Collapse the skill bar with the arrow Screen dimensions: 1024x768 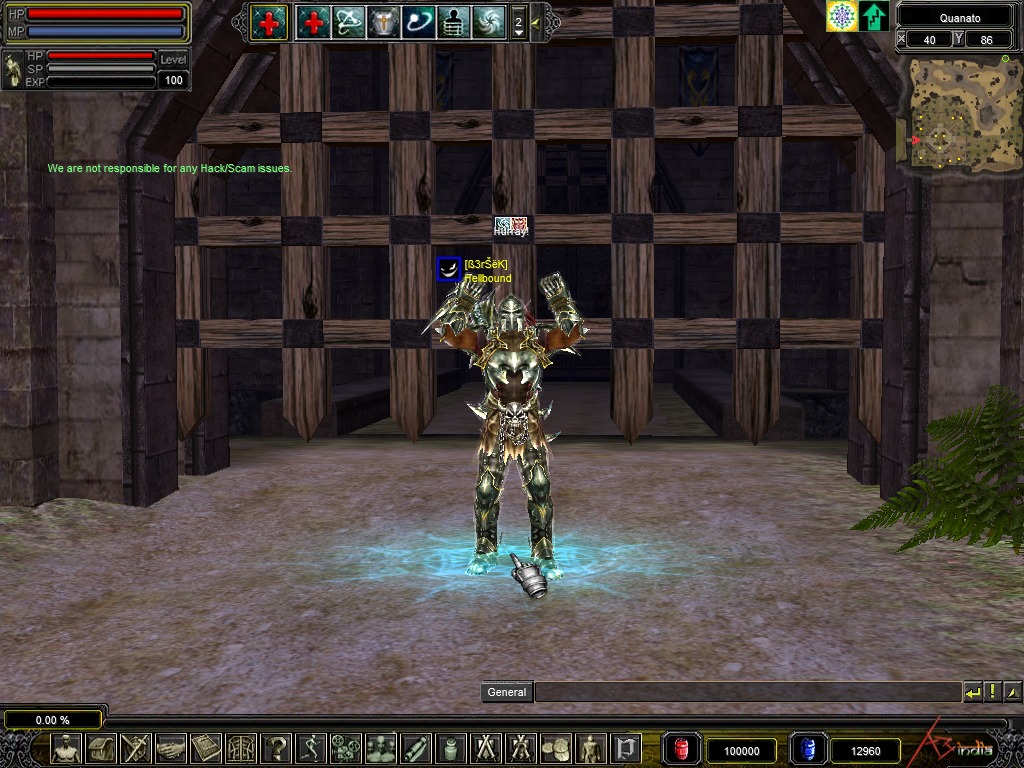(x=537, y=21)
